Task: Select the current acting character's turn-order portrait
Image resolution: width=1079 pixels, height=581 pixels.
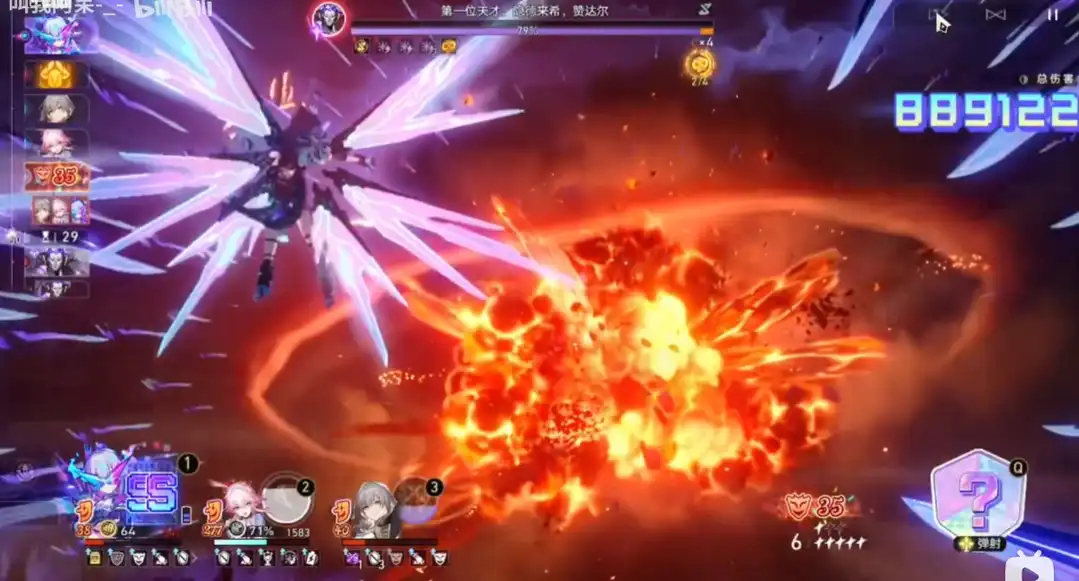Action: (61, 34)
